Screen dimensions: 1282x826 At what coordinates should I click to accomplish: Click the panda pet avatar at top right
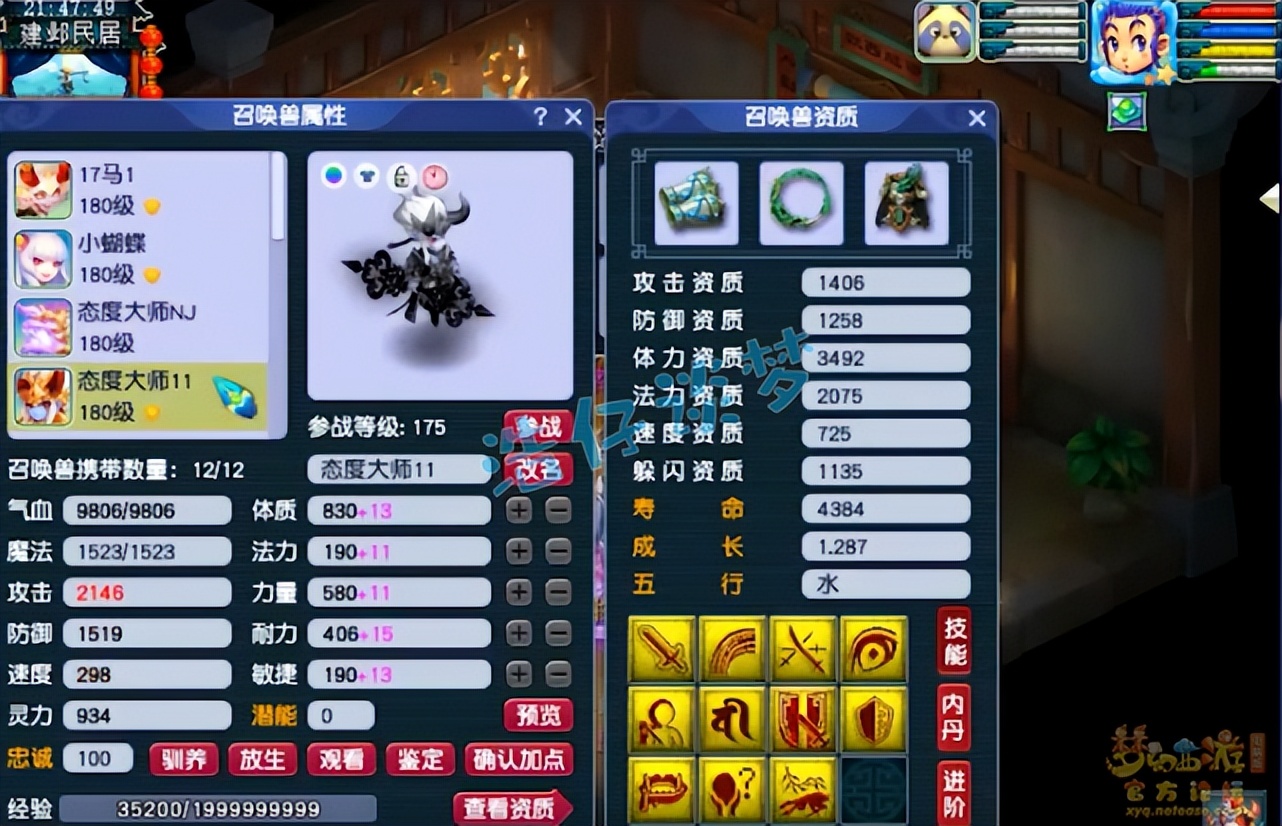click(x=944, y=32)
